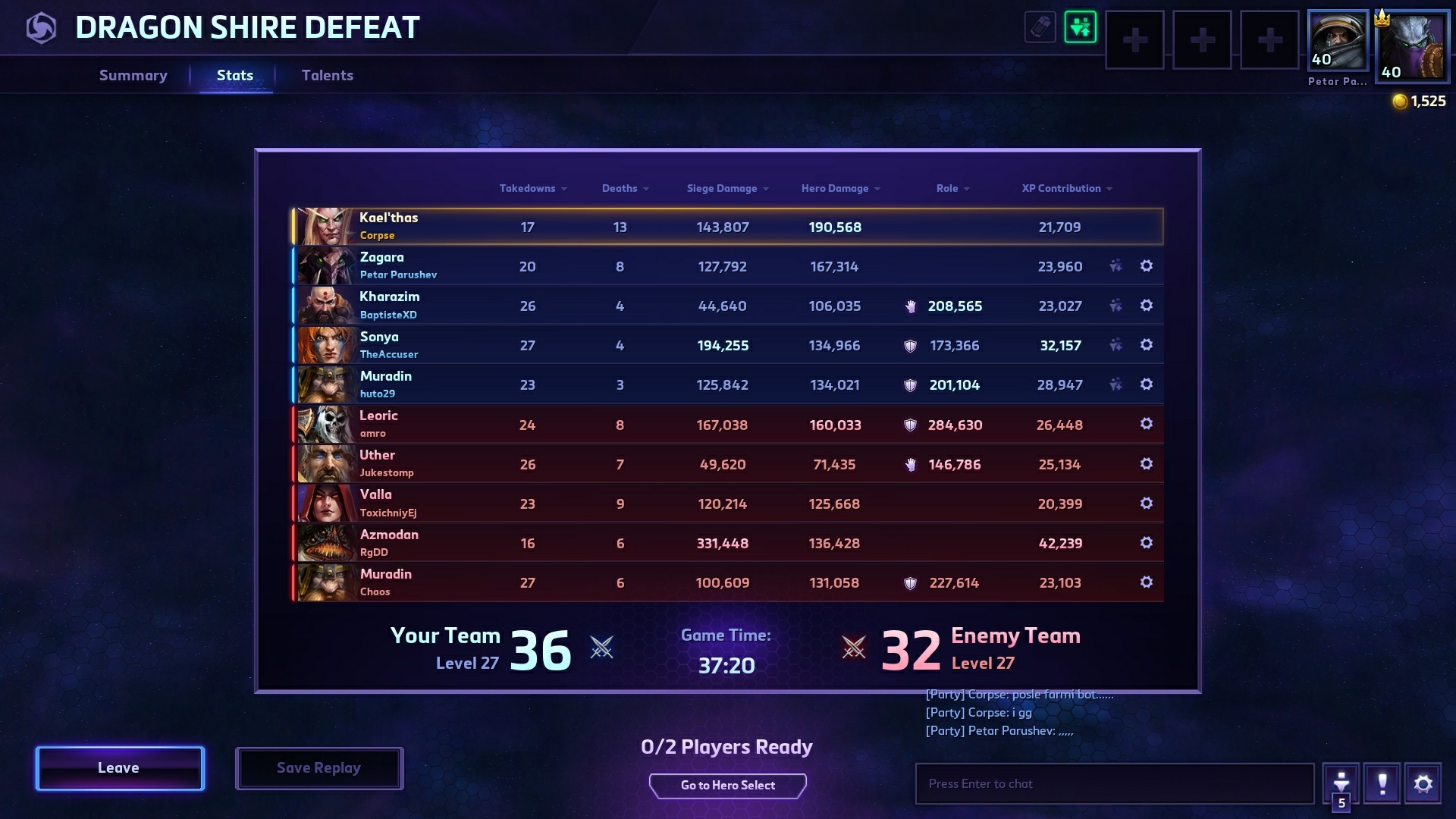Switch to the Summary tab

(x=133, y=75)
